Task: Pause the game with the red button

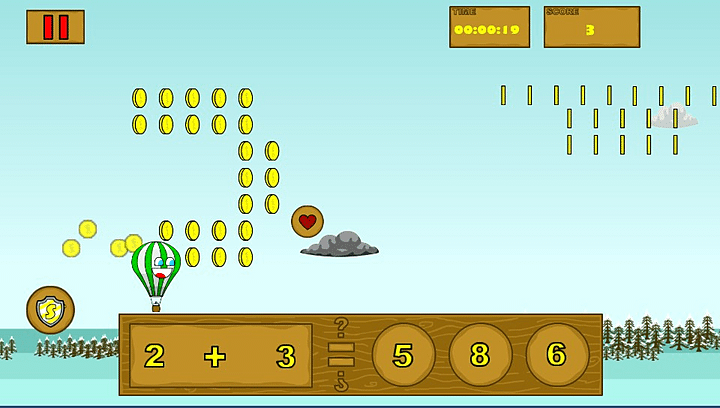Action: click(x=55, y=27)
